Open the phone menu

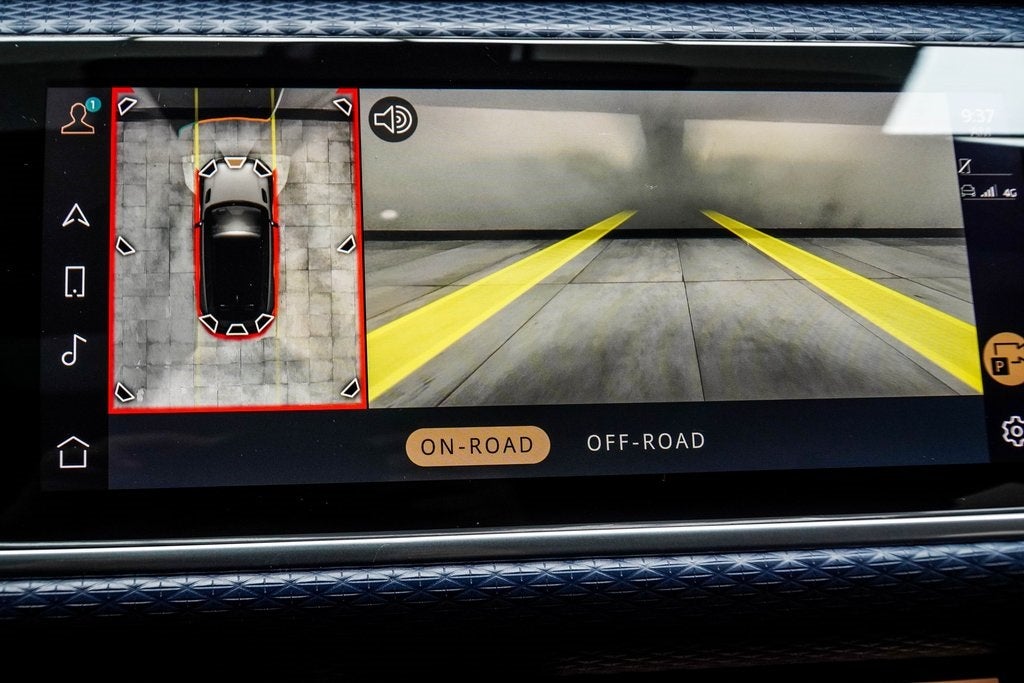pyautogui.click(x=75, y=282)
